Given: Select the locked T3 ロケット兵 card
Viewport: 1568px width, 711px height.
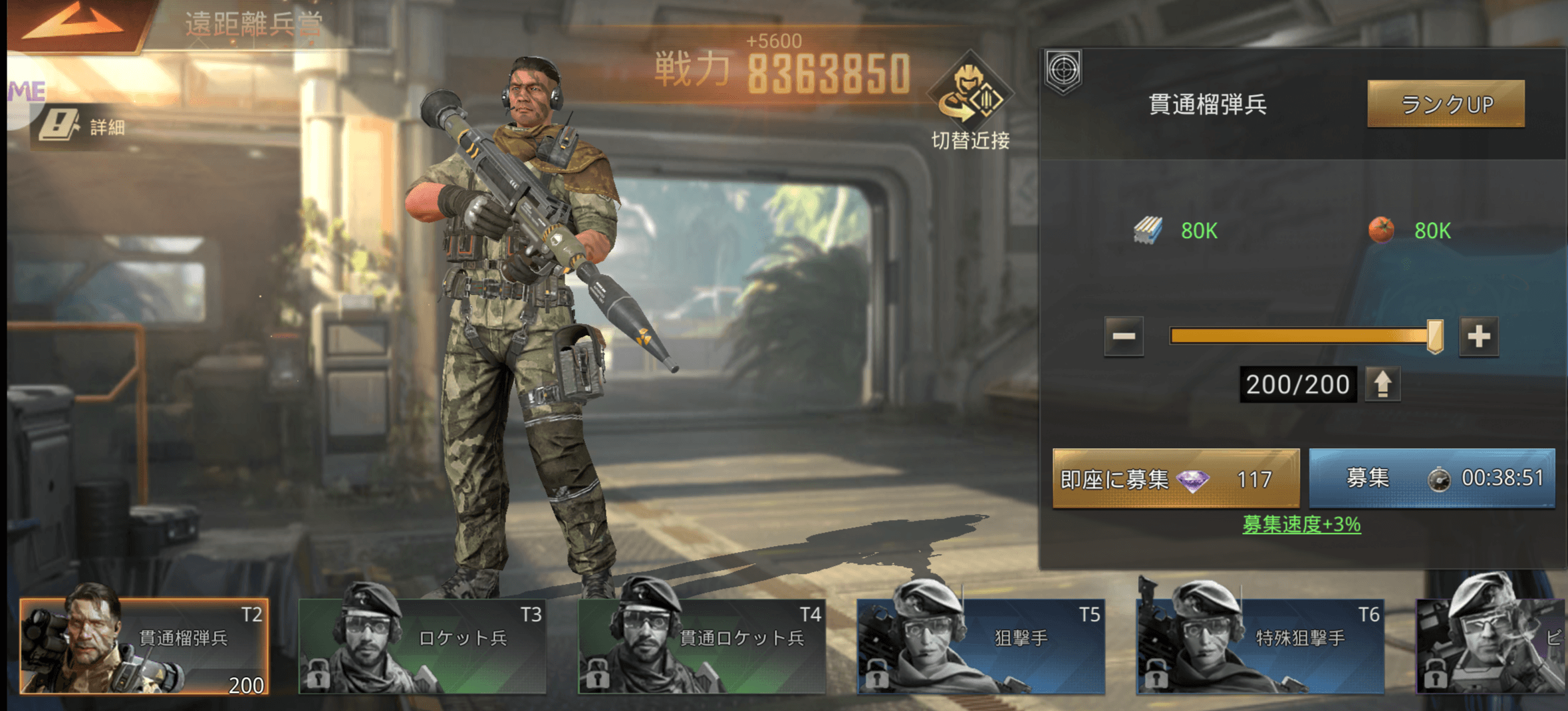Looking at the screenshot, I should (x=423, y=646).
